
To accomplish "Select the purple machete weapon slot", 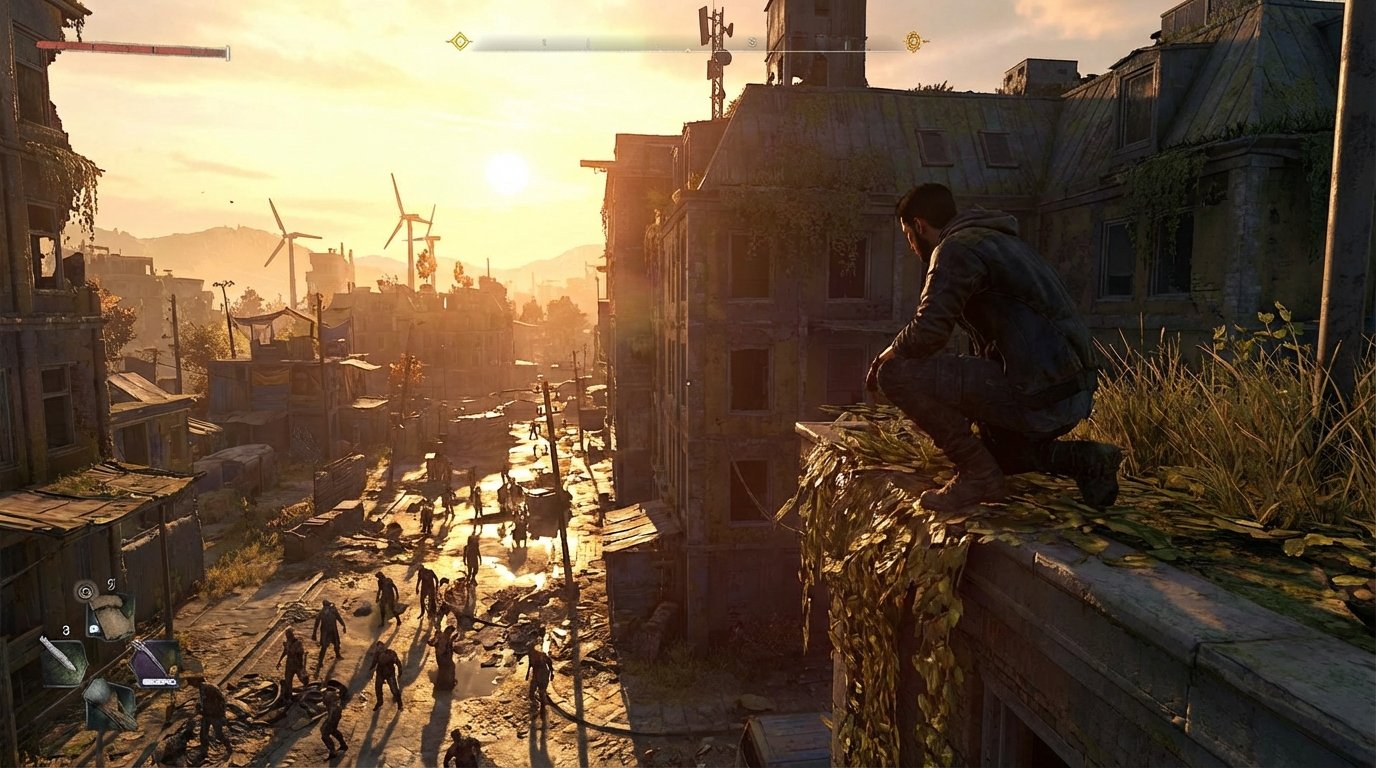I will coord(154,660).
